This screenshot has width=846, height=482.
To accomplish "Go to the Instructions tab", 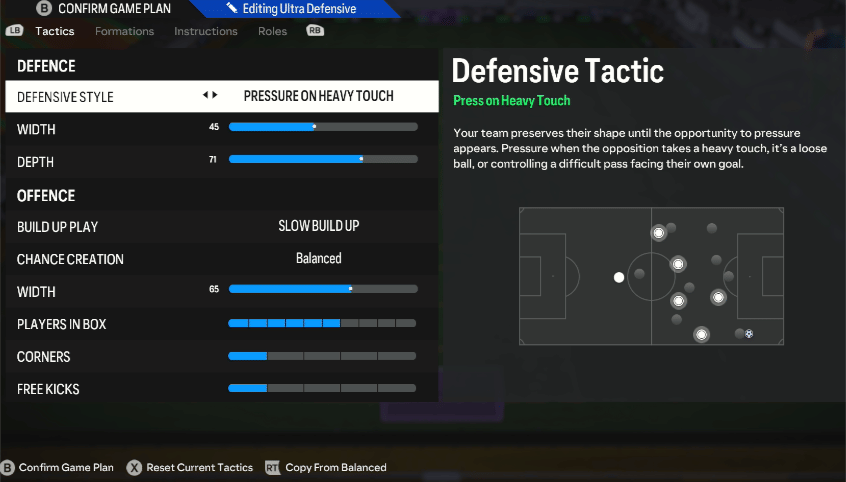I will click(x=205, y=31).
